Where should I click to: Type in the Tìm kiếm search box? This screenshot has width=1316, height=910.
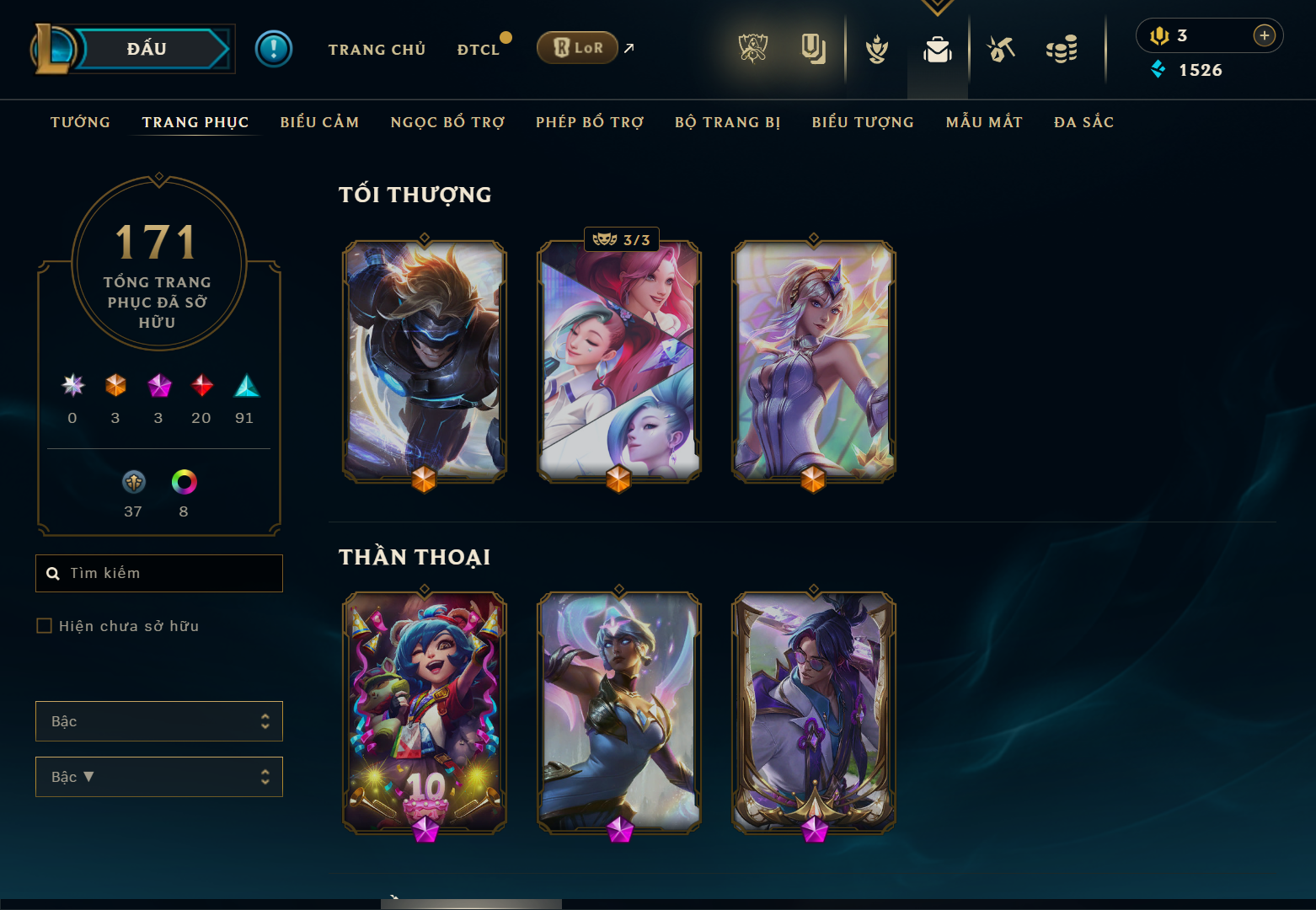point(169,573)
